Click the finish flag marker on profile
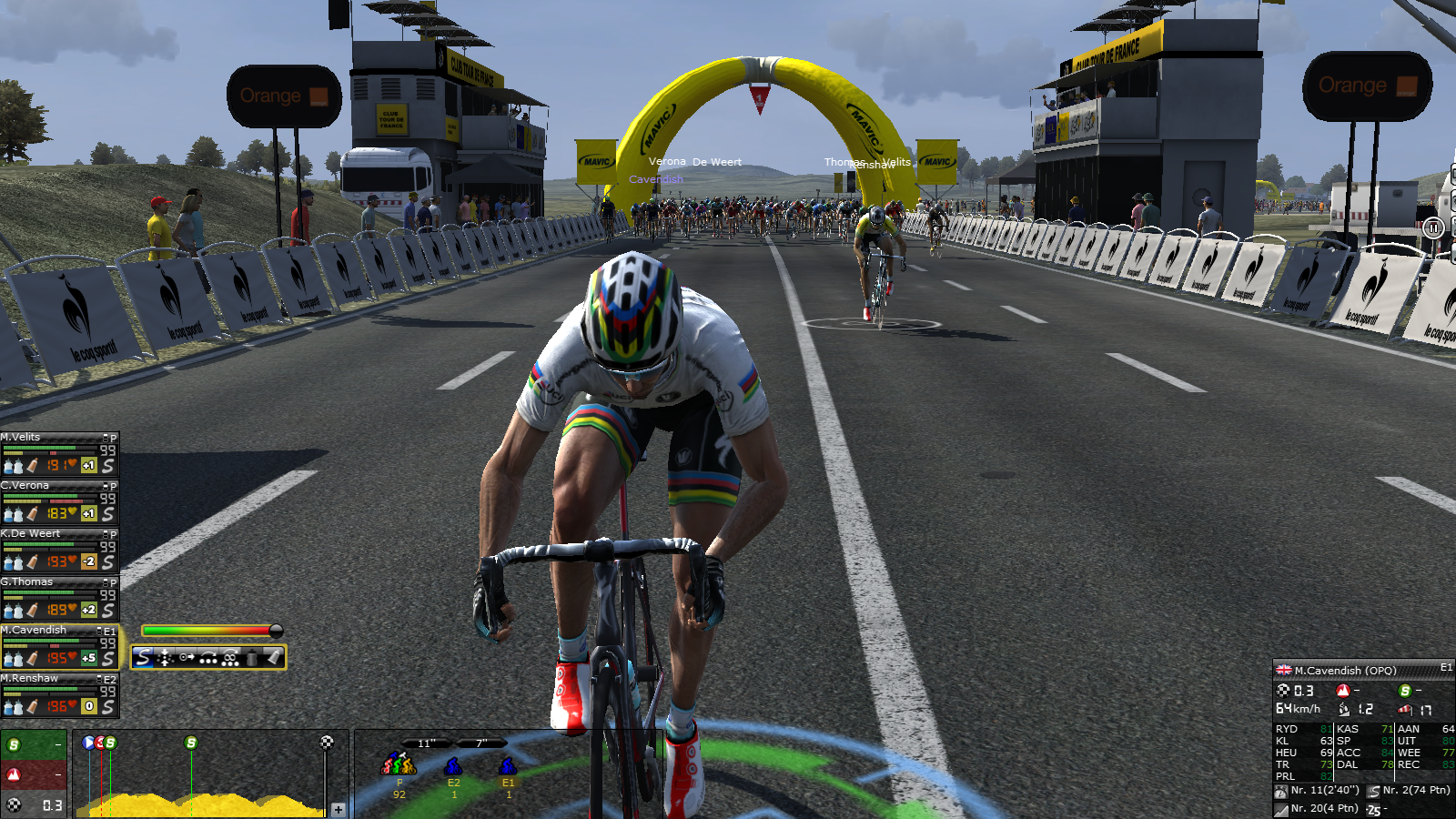The width and height of the screenshot is (1456, 819). [x=327, y=743]
